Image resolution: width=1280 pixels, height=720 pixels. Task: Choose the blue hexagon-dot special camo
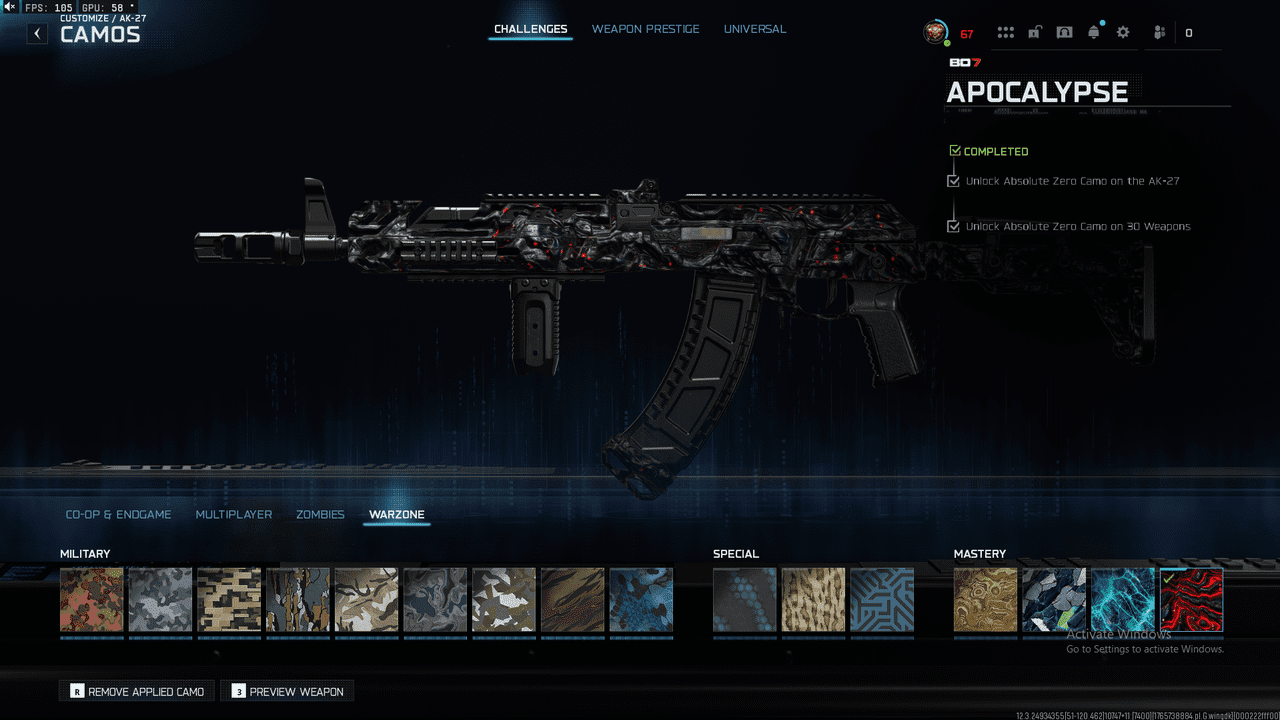[x=745, y=600]
